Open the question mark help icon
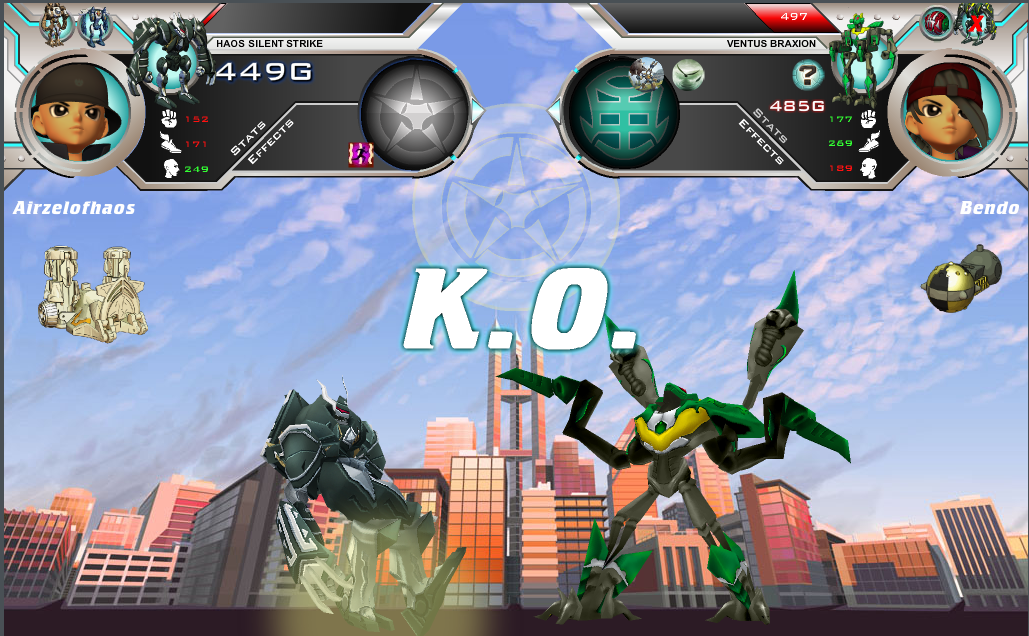The image size is (1029, 636). [807, 74]
